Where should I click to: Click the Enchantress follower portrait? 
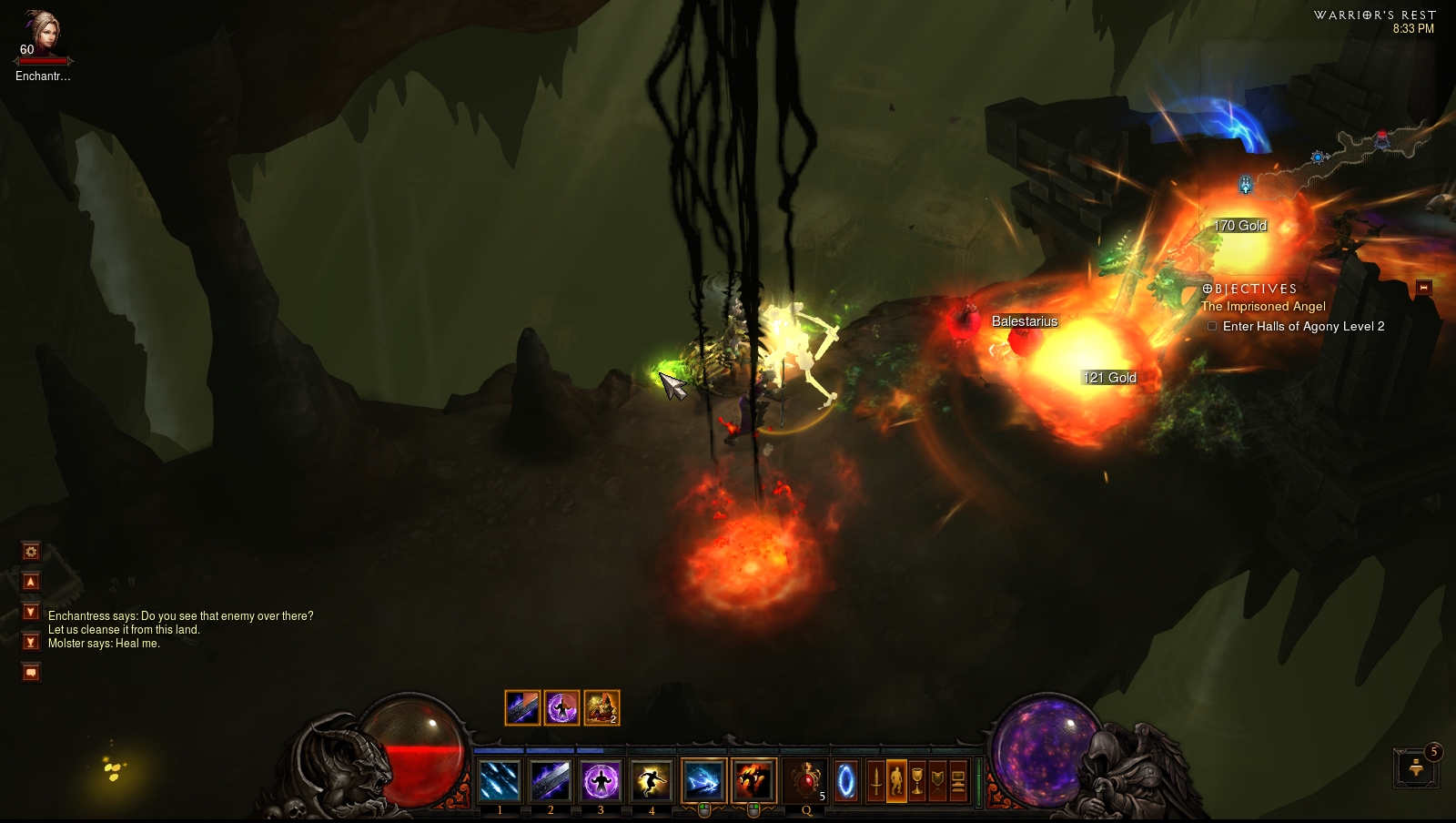[40, 35]
